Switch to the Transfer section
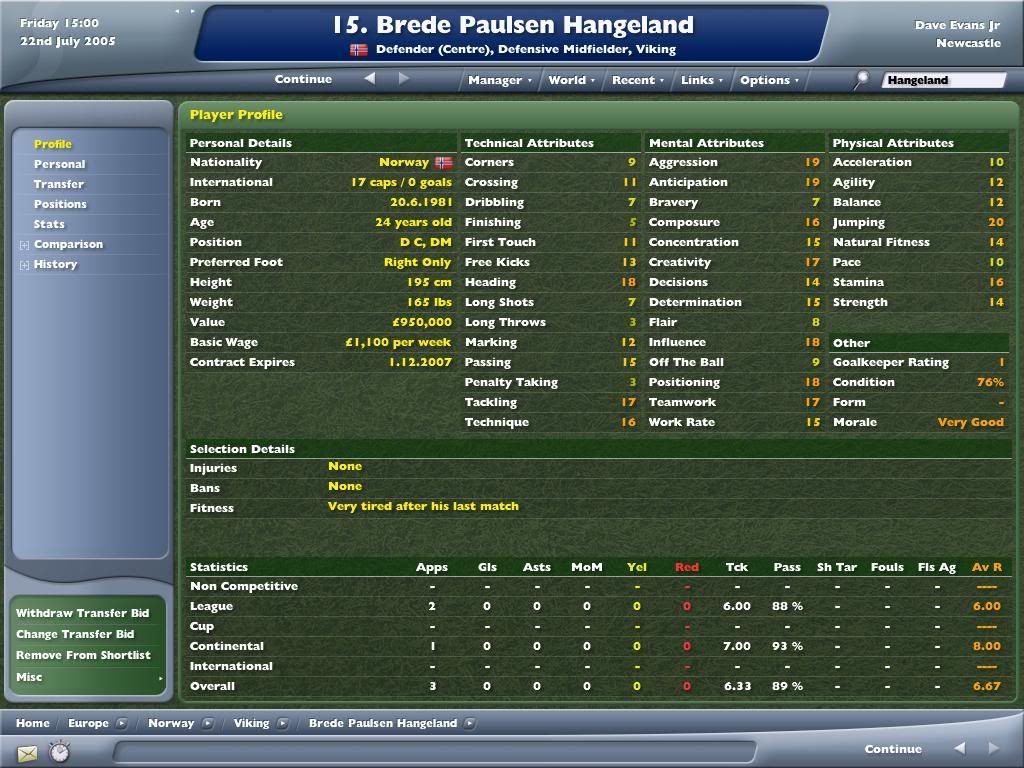Screen dimensions: 1024x768 (59, 184)
